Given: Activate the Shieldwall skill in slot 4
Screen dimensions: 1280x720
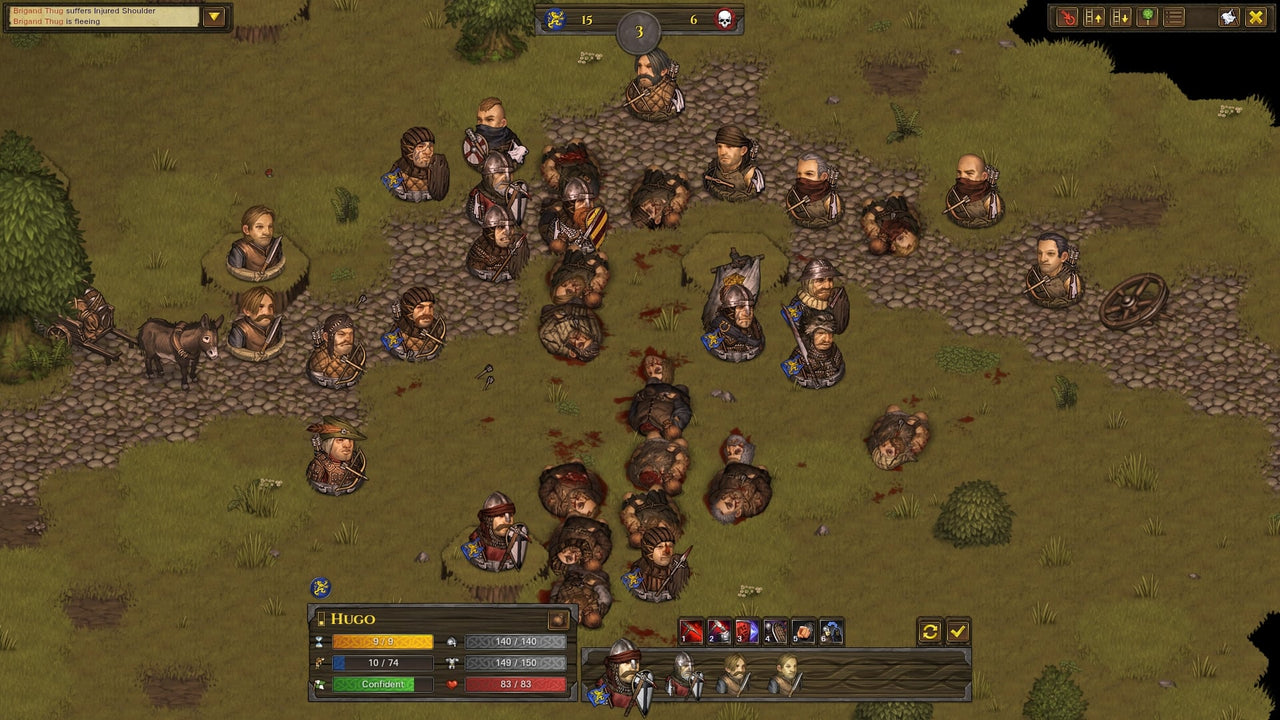Looking at the screenshot, I should tap(774, 629).
